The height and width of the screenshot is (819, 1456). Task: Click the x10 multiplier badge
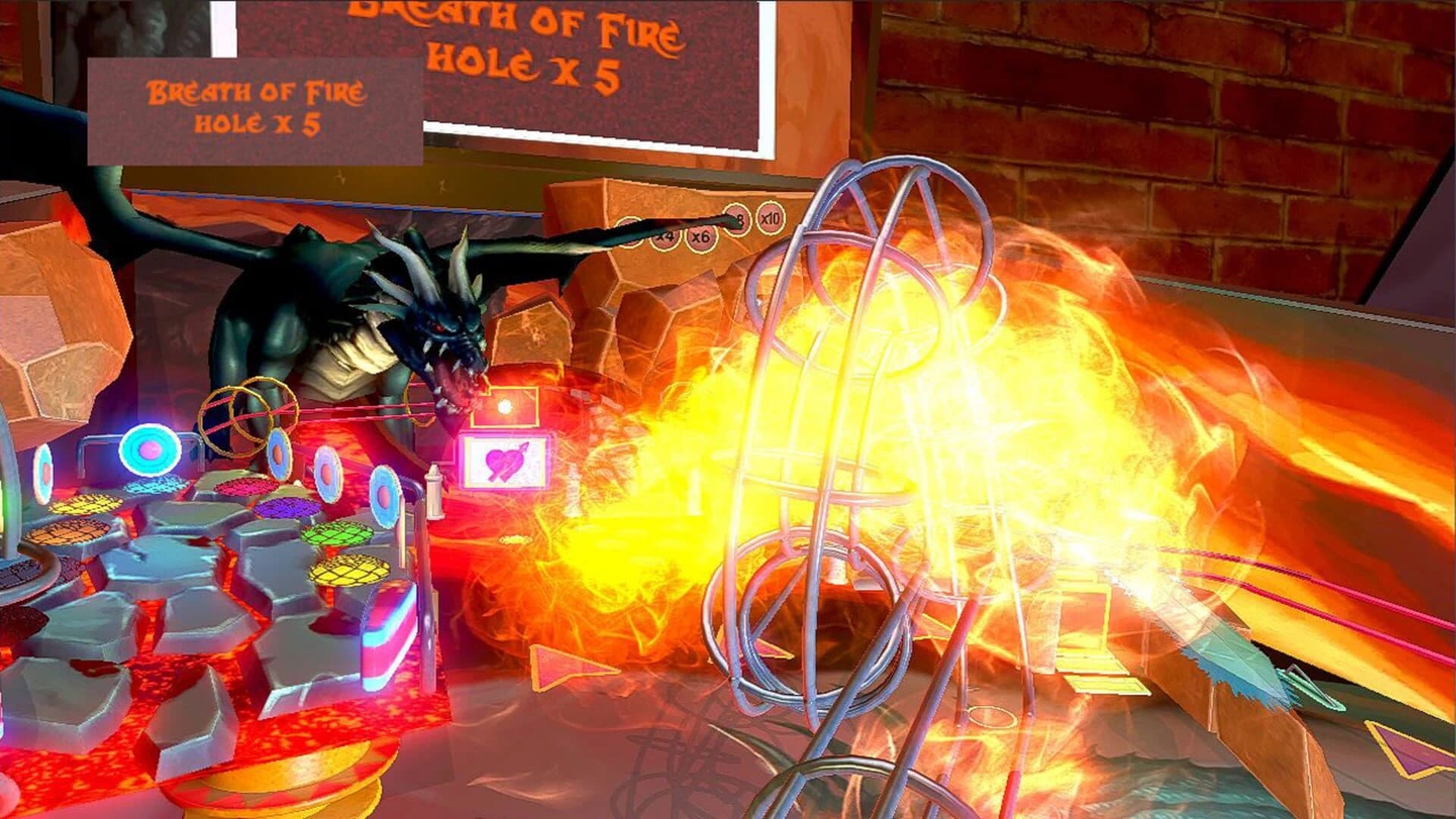[771, 219]
